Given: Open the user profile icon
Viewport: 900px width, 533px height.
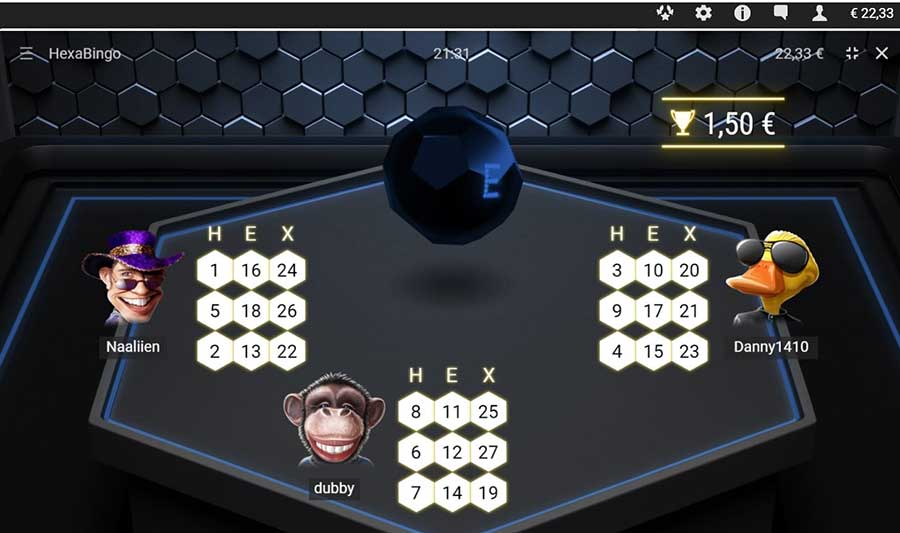Looking at the screenshot, I should 820,13.
